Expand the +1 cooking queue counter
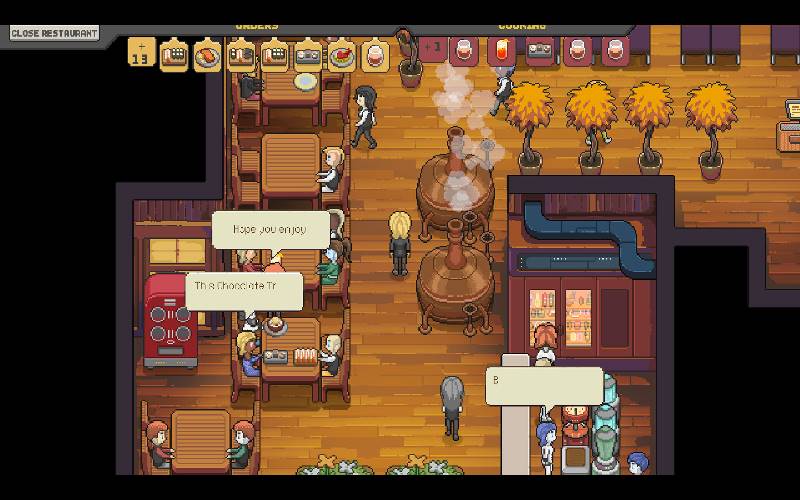800x500 pixels. point(433,49)
